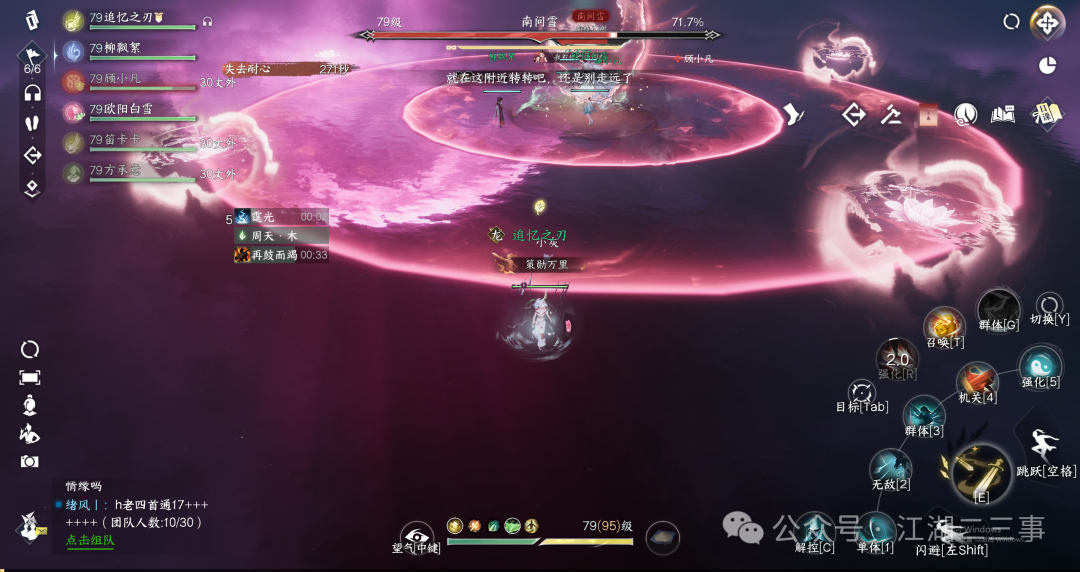This screenshot has height=572, width=1080.
Task: Open the camera screenshot icon
Action: 30,461
